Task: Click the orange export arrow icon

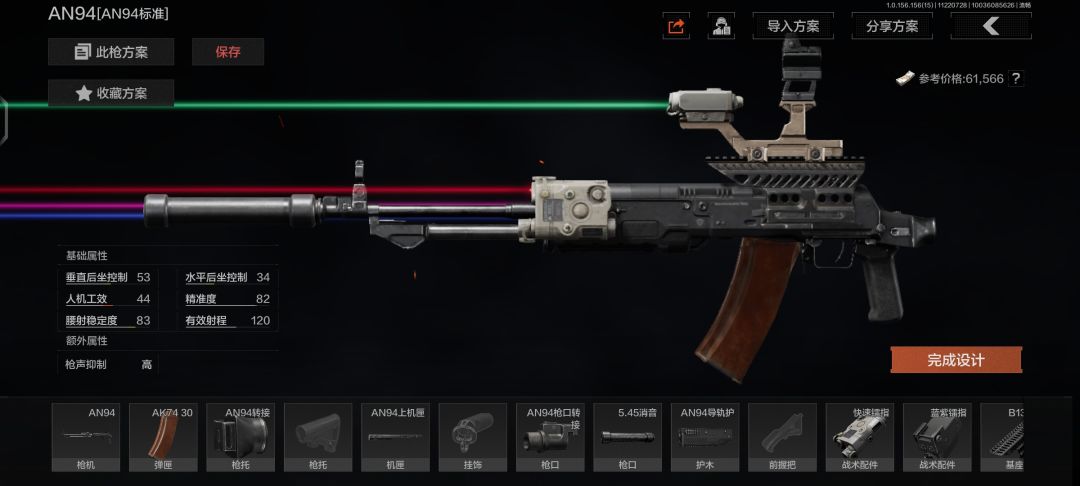Action: [x=676, y=26]
